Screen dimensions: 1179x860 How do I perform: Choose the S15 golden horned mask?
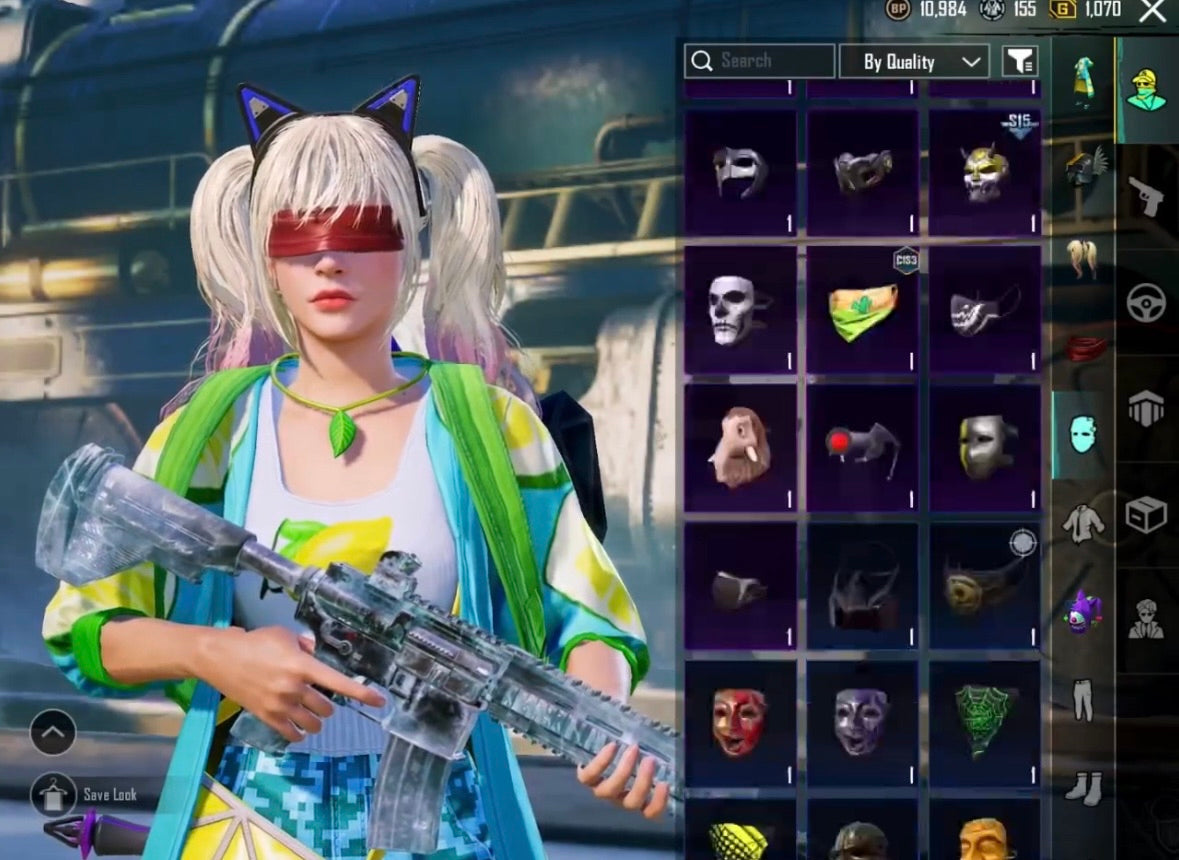pos(985,173)
